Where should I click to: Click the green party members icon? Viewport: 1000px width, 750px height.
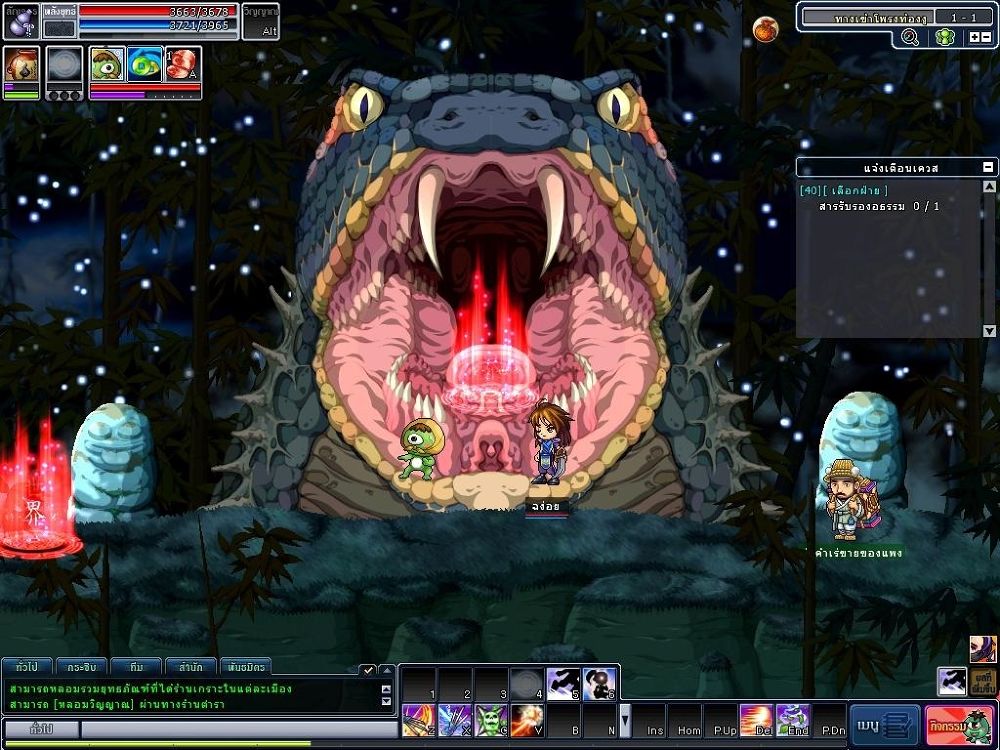pos(943,37)
